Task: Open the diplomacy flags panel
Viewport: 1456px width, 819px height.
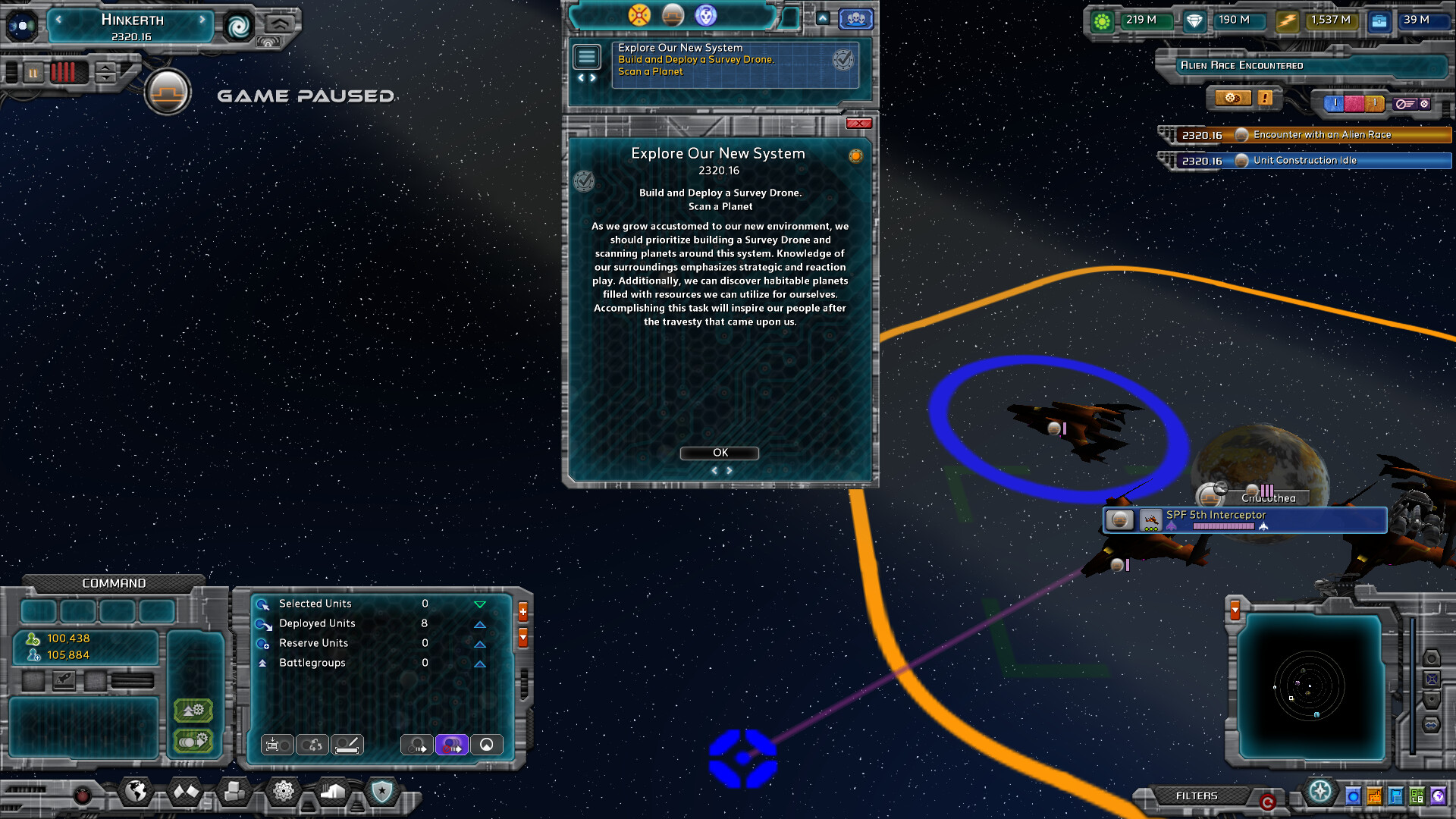Action: [185, 792]
